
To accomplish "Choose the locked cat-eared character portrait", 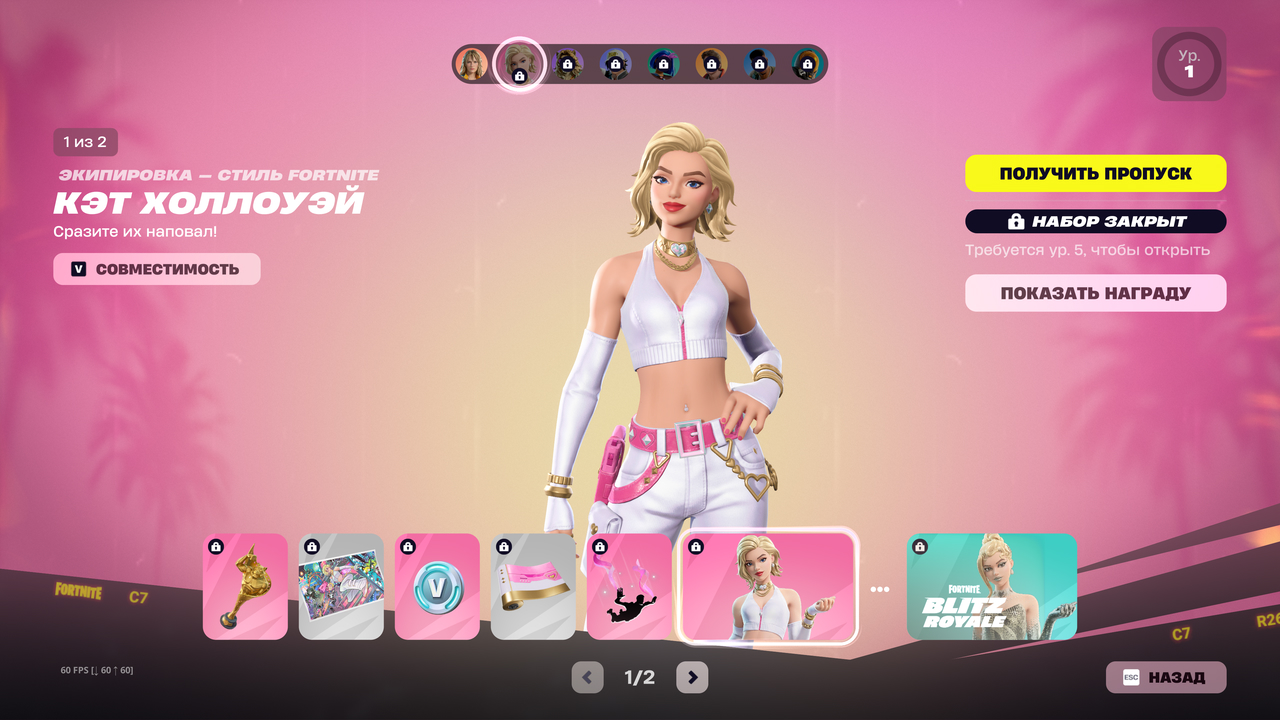I will pyautogui.click(x=568, y=64).
